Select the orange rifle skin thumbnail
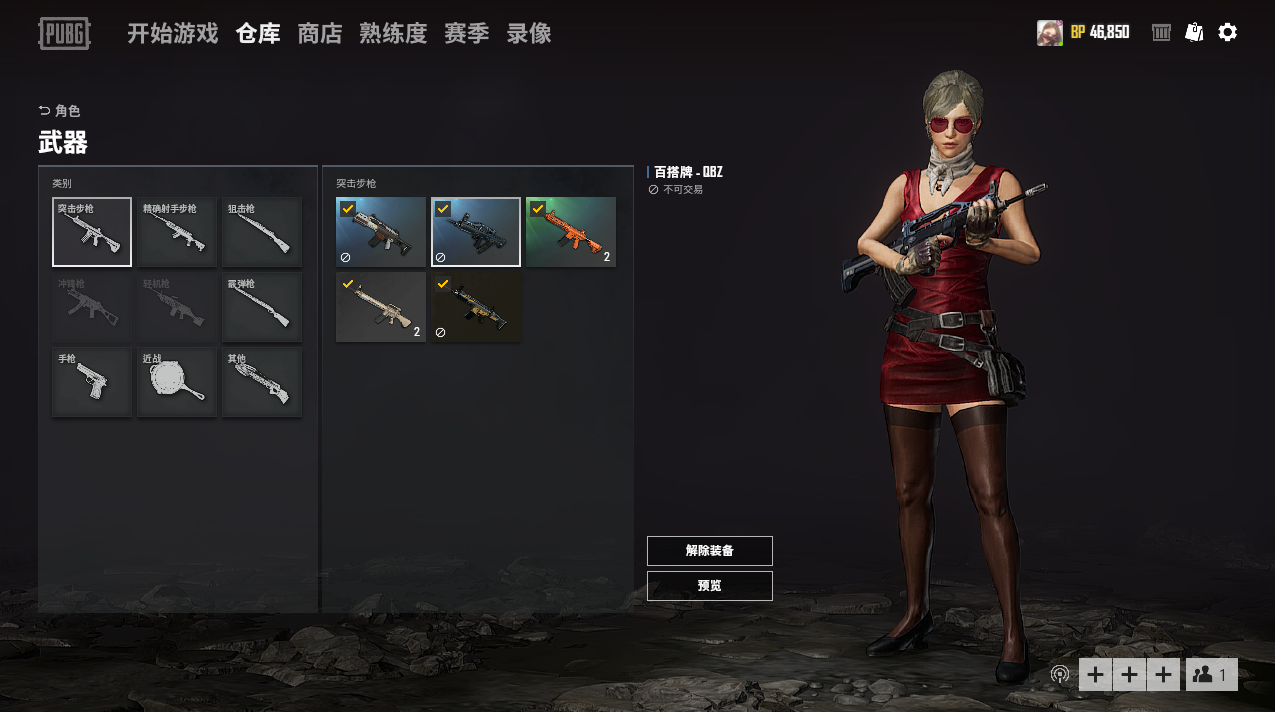 pos(571,232)
